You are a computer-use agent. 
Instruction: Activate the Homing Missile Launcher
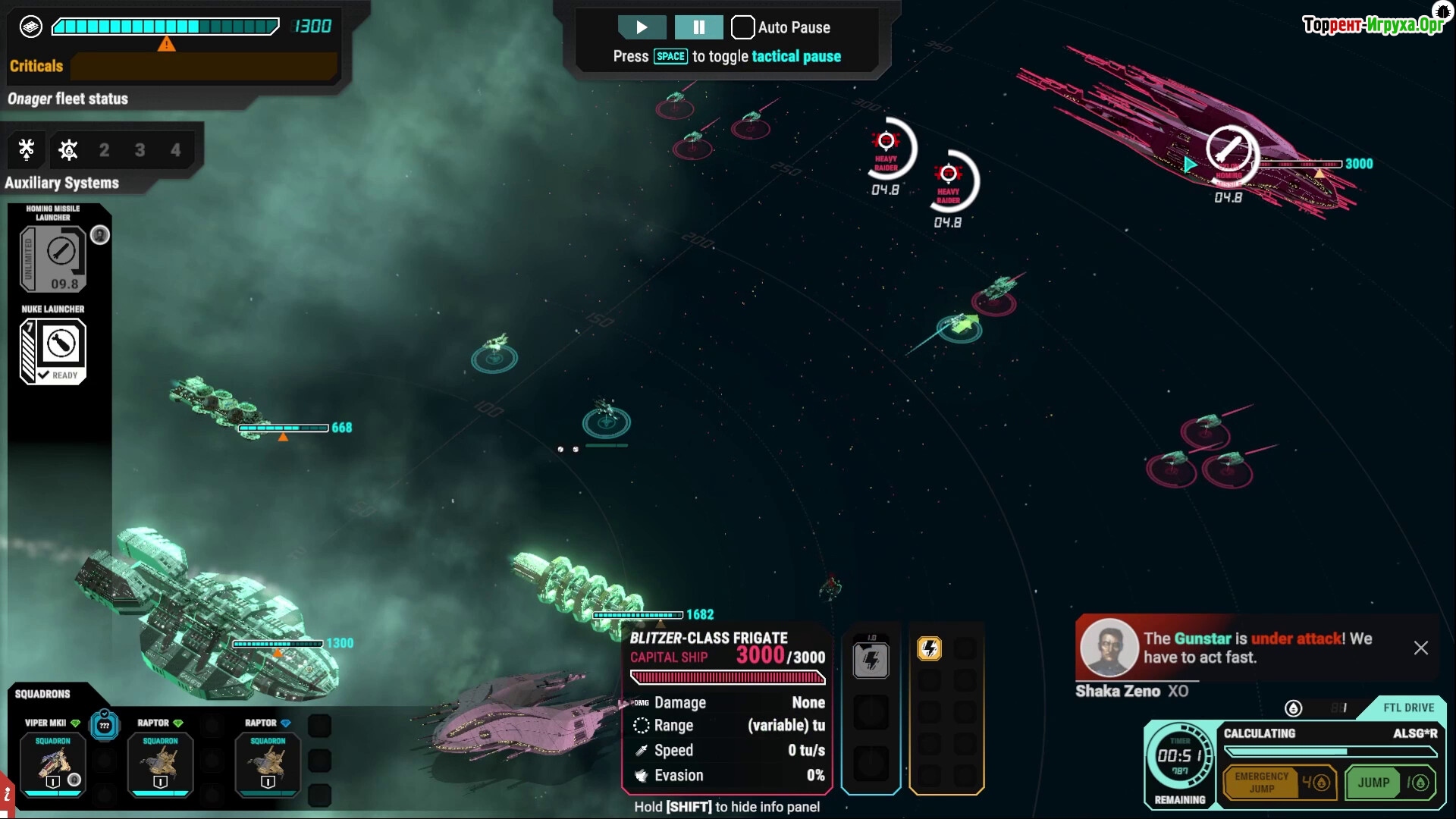coord(53,259)
